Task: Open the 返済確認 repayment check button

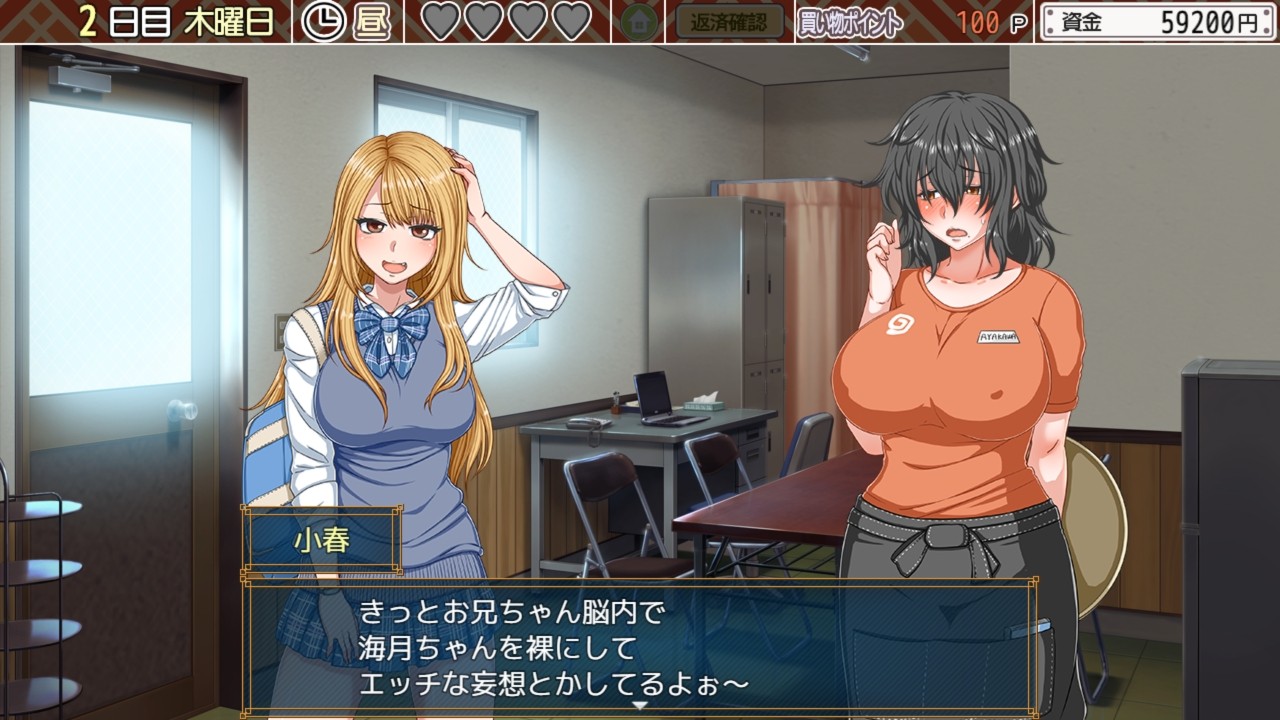Action: (729, 21)
